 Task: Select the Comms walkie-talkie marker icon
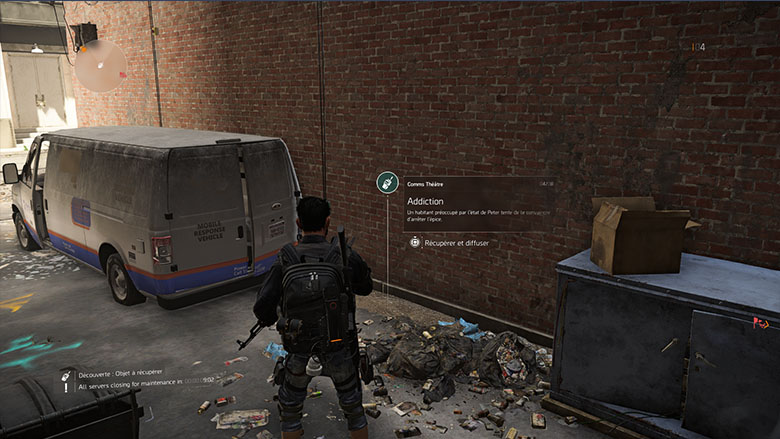(x=387, y=183)
